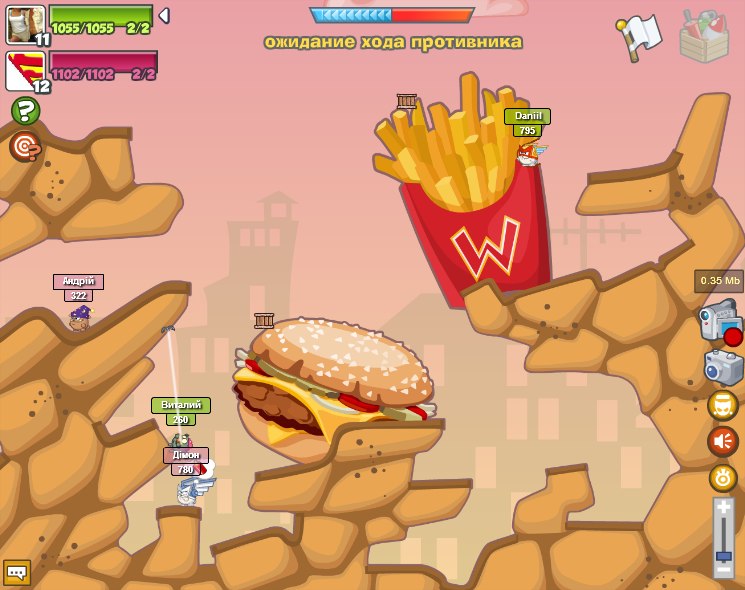
Task: Start recording with the video camera icon
Action: [720, 324]
